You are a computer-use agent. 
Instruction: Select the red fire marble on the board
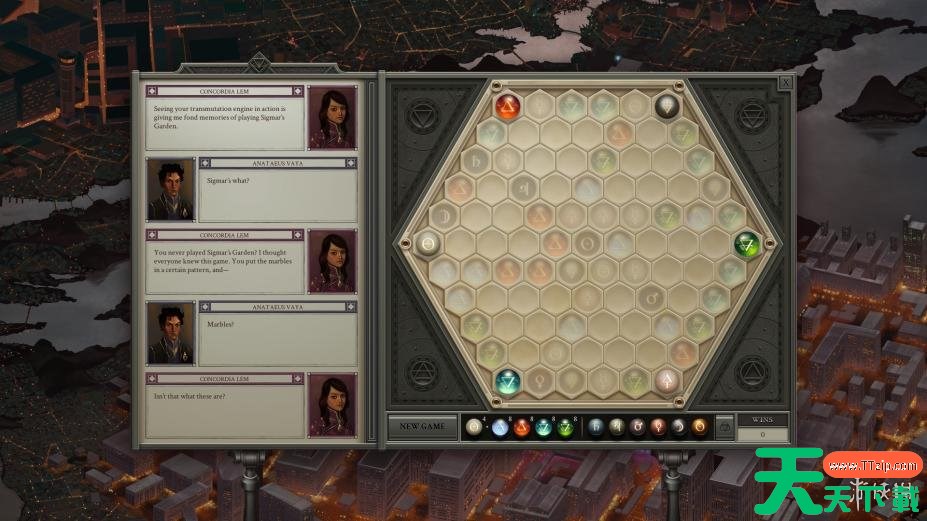509,106
